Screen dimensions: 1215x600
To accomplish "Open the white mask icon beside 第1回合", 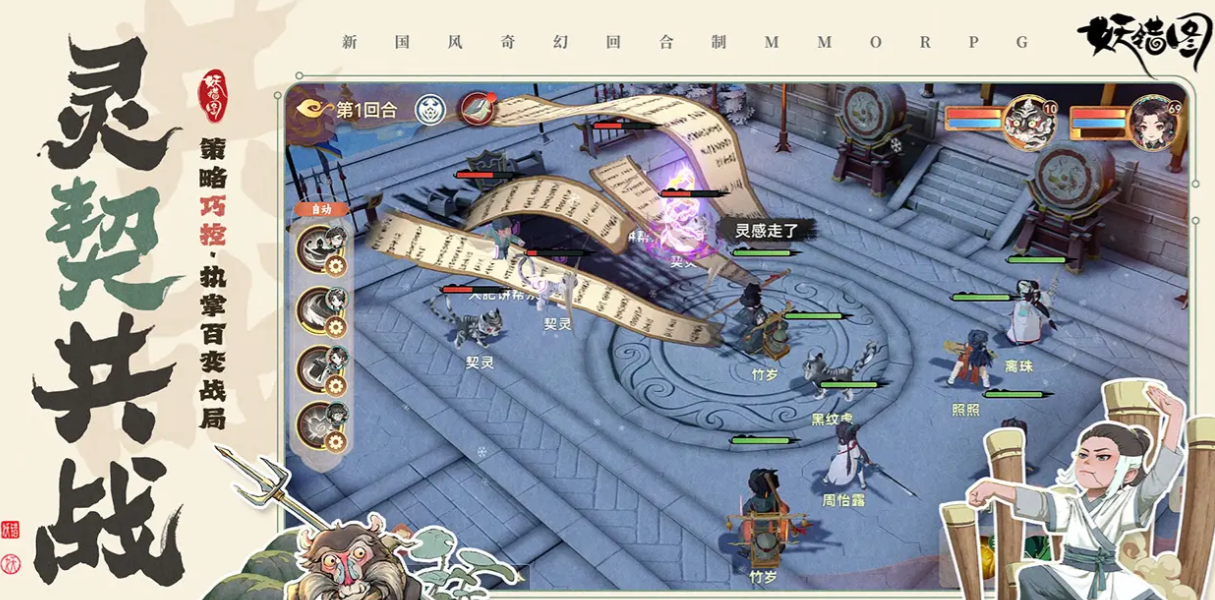I will (x=430, y=109).
